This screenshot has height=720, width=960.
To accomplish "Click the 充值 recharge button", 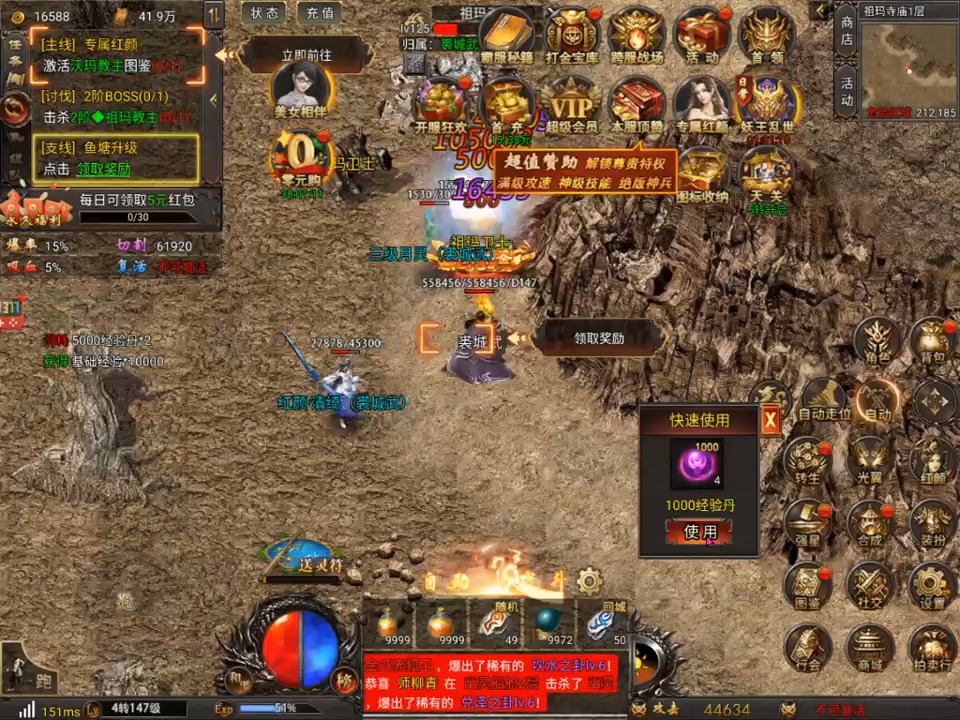I will 319,13.
